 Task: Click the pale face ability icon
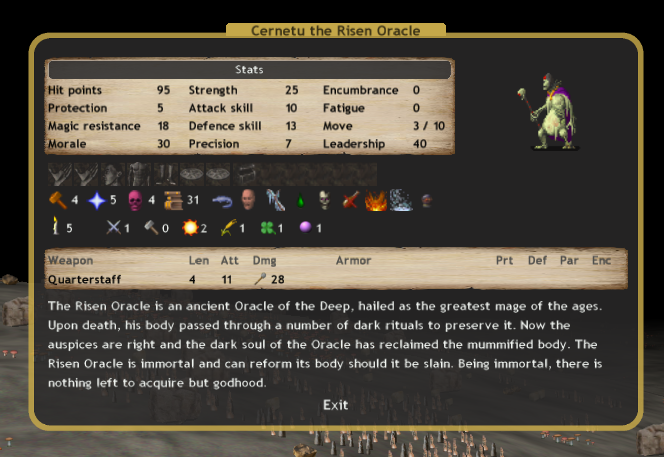(x=247, y=200)
